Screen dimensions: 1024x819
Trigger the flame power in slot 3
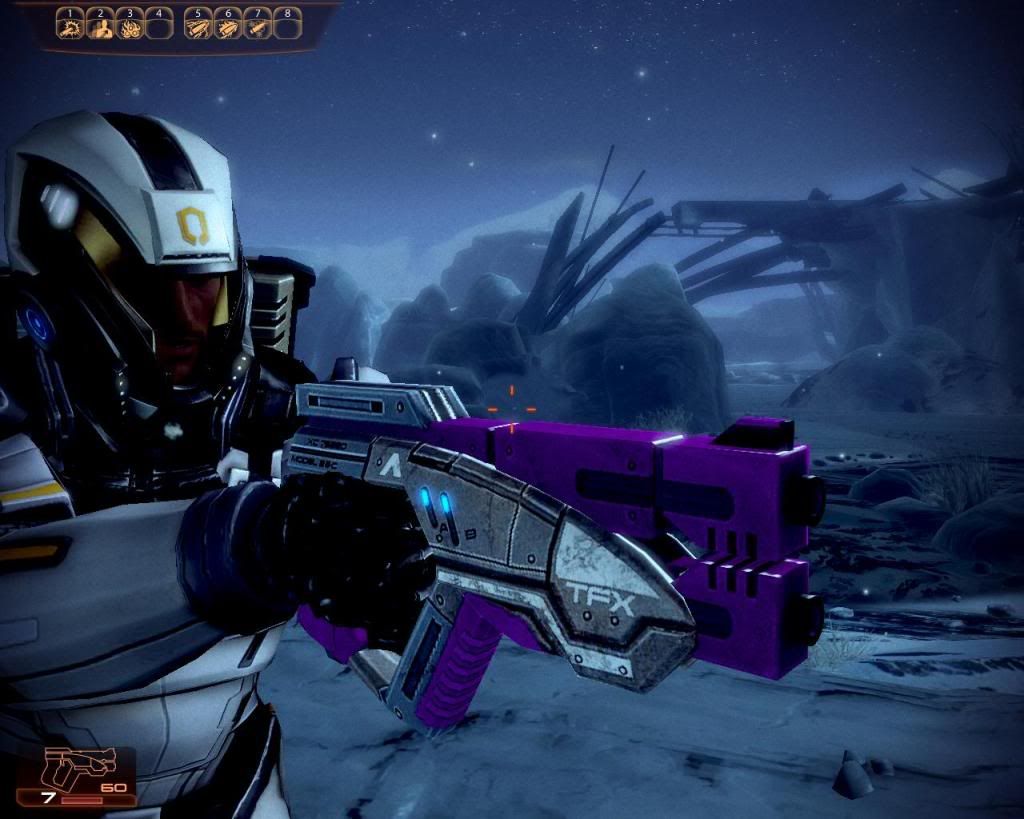pos(129,28)
